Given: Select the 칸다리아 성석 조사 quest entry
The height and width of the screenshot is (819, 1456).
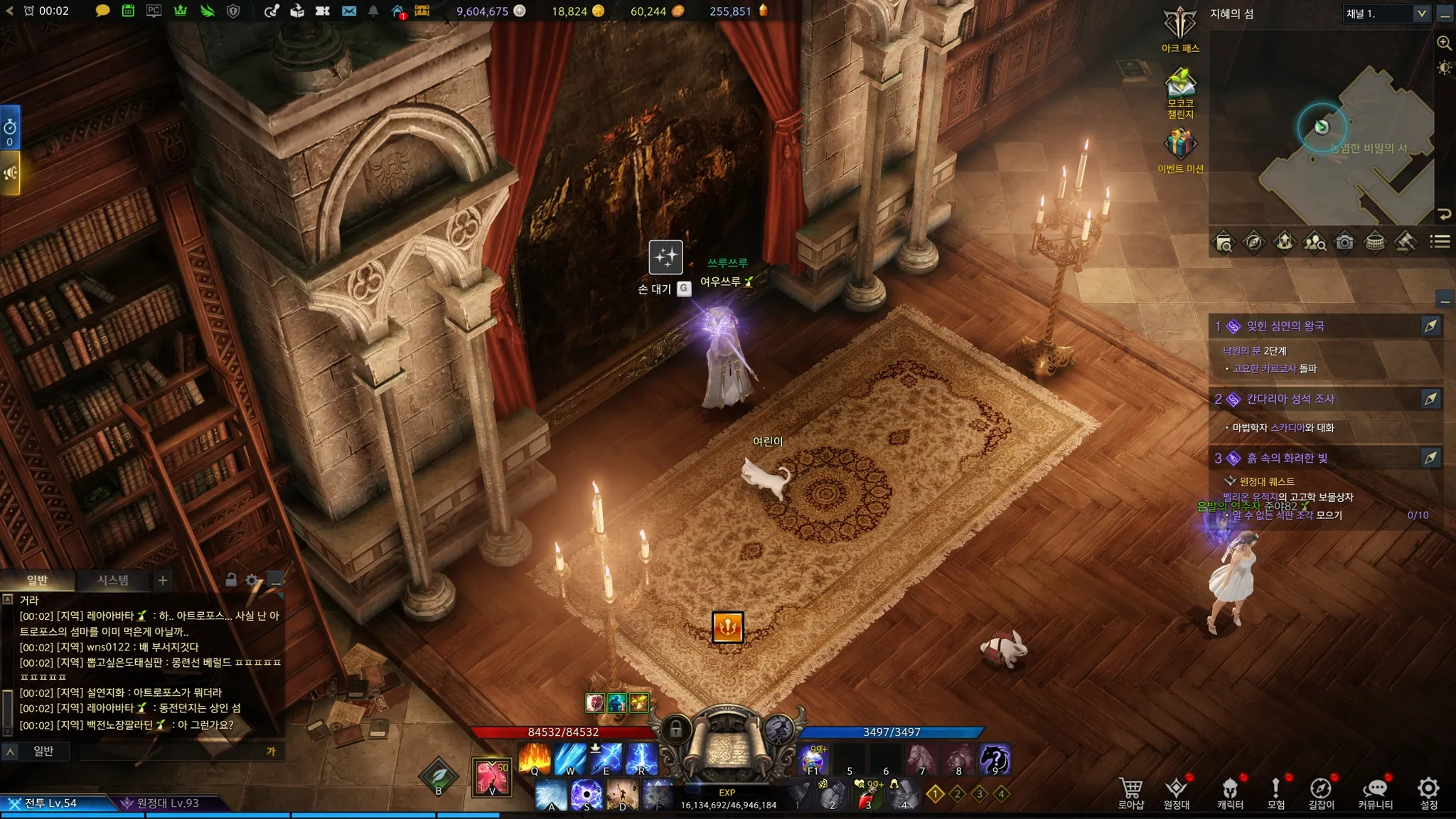Looking at the screenshot, I should [1290, 399].
